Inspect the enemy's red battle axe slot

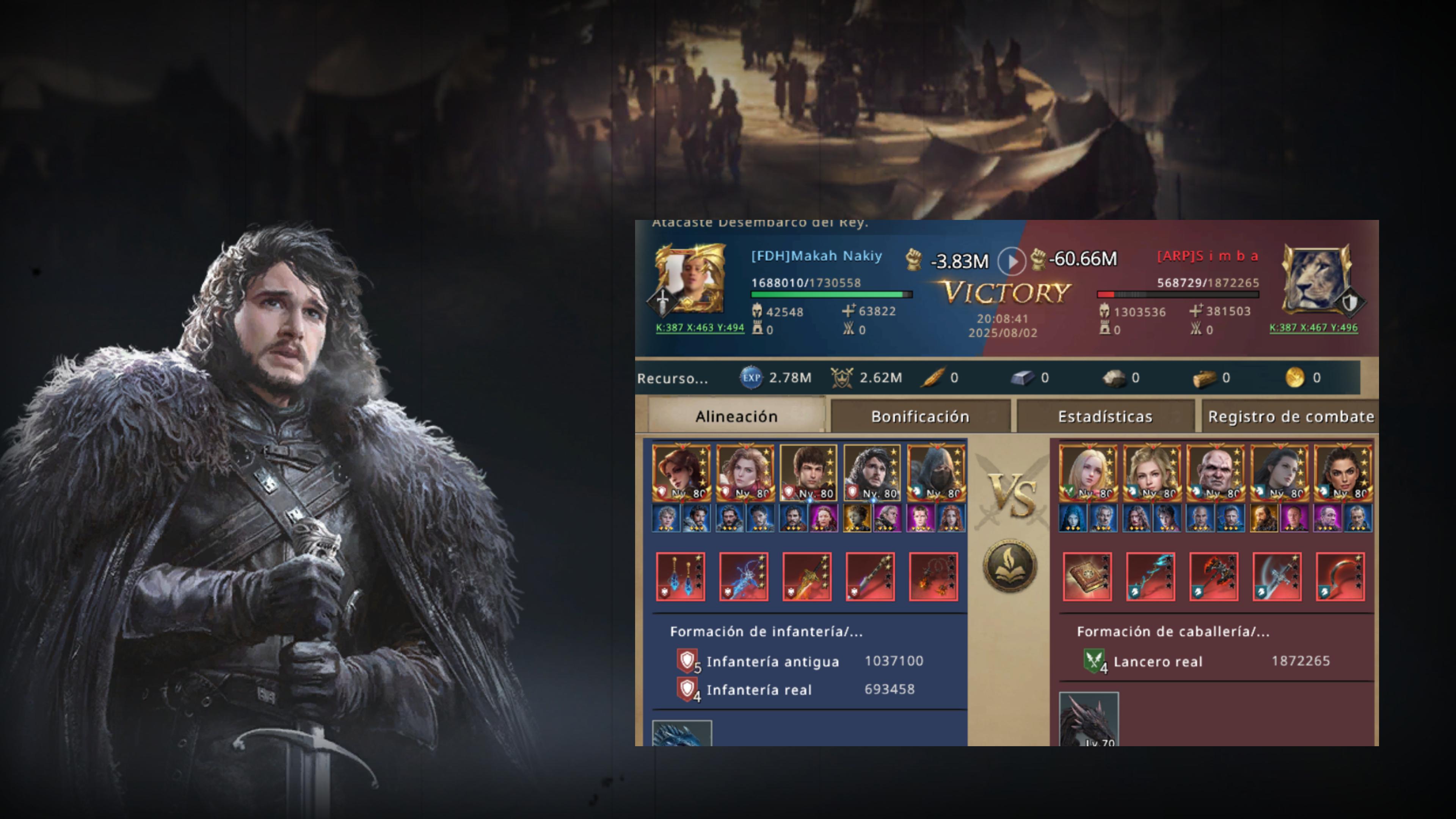click(x=1213, y=576)
